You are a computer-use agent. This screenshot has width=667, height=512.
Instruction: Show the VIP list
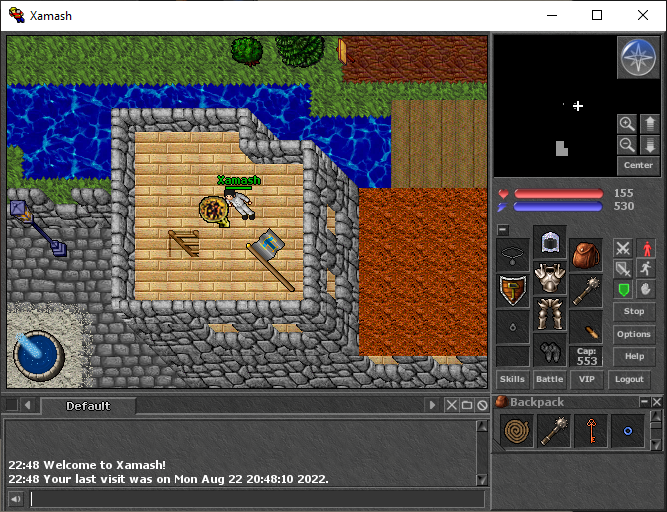[586, 380]
